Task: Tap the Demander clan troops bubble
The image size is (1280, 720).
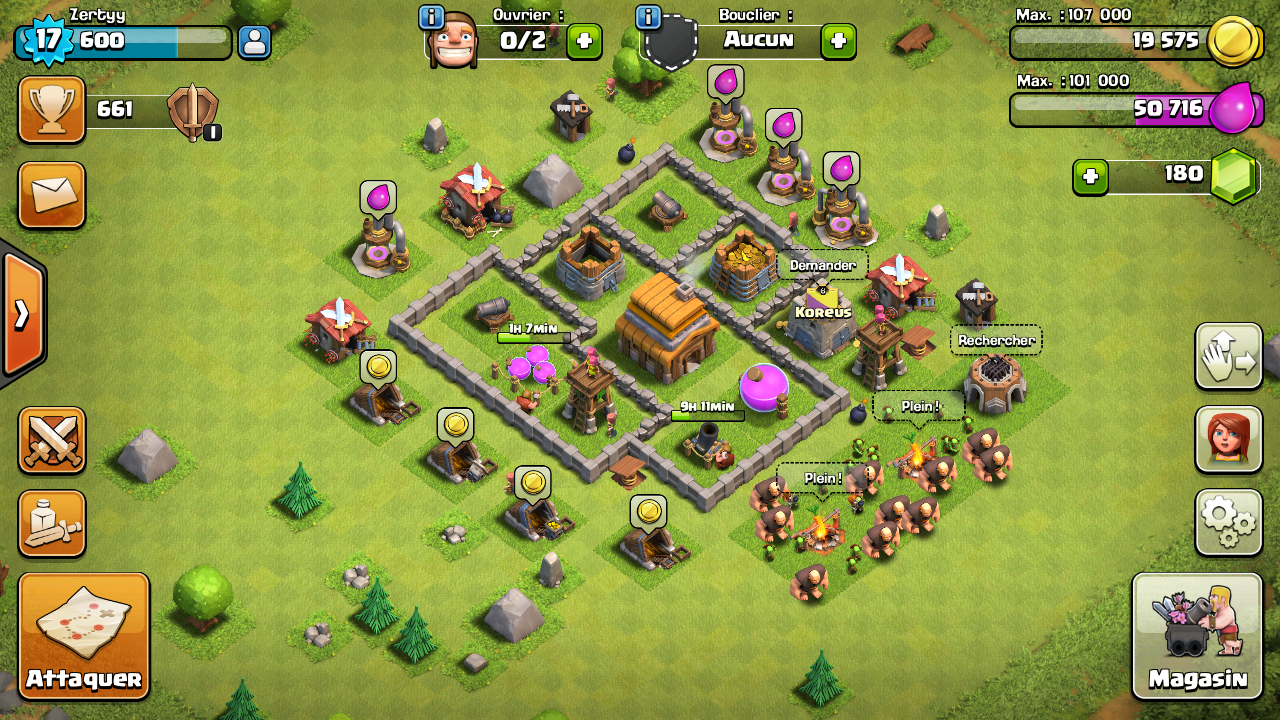Action: click(x=822, y=265)
